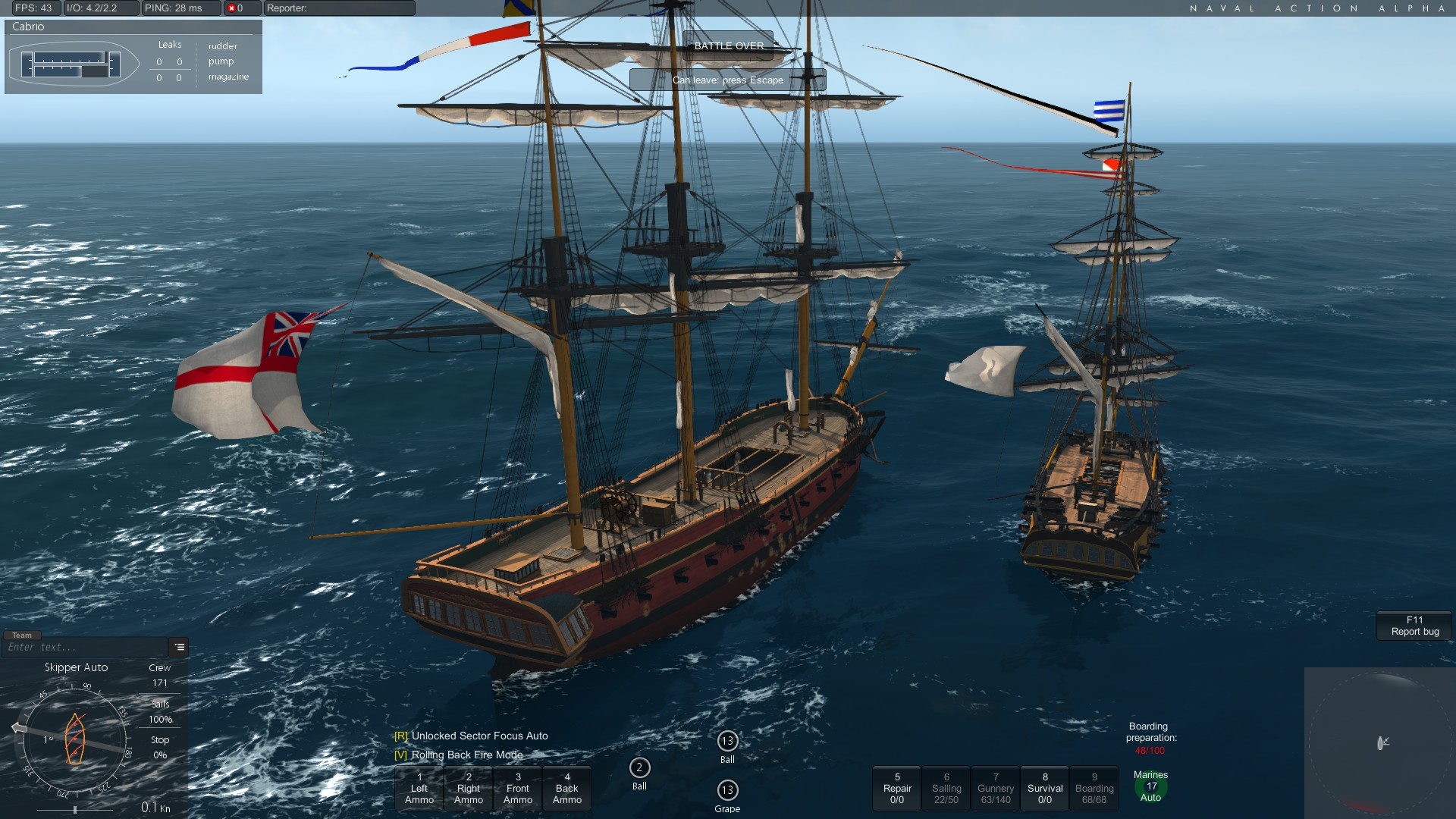Screen dimensions: 1456x819
Task: Switch to the Team chat tab
Action: pos(22,635)
